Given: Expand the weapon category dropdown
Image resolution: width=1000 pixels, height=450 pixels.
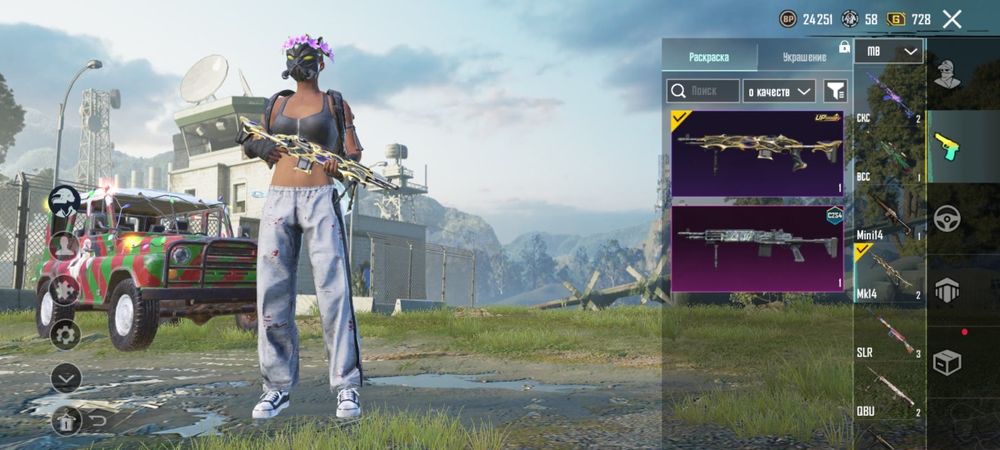Looking at the screenshot, I should click(889, 52).
